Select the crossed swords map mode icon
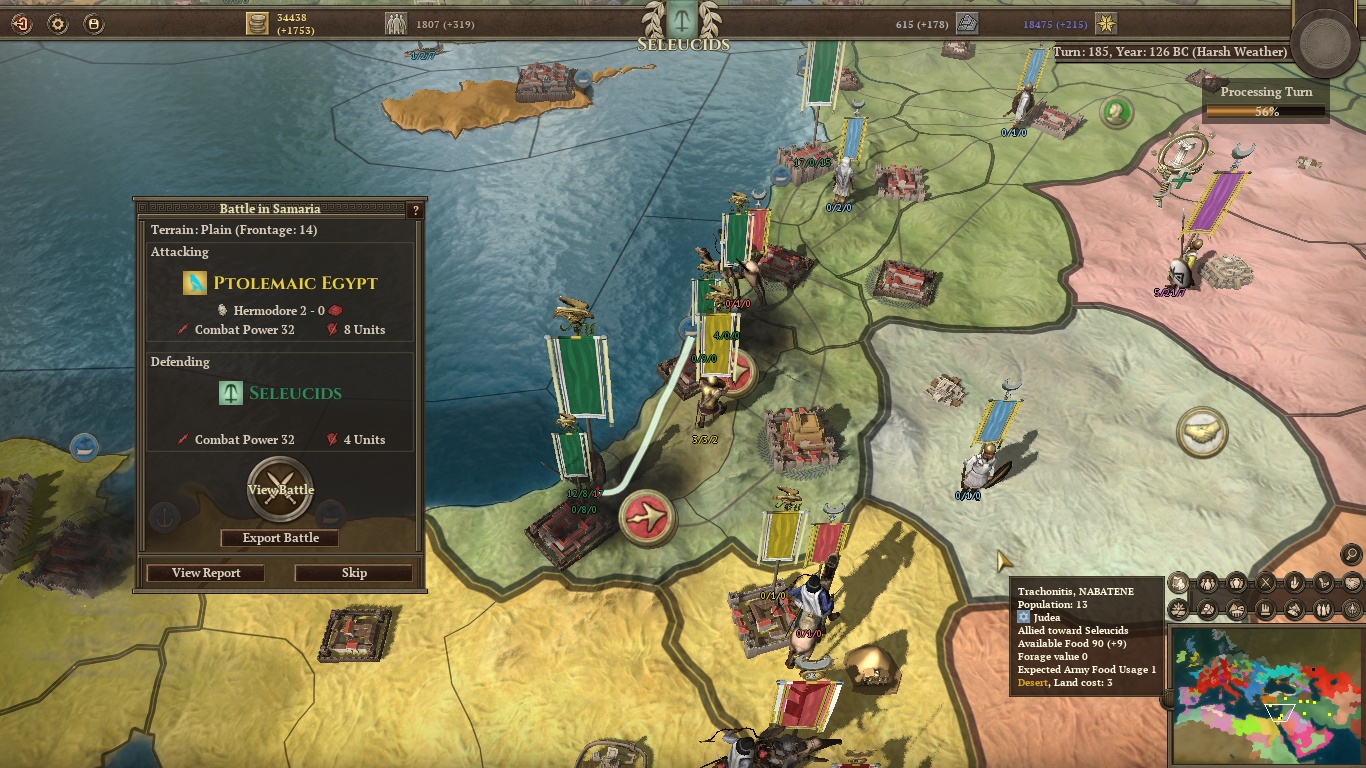 [1266, 582]
